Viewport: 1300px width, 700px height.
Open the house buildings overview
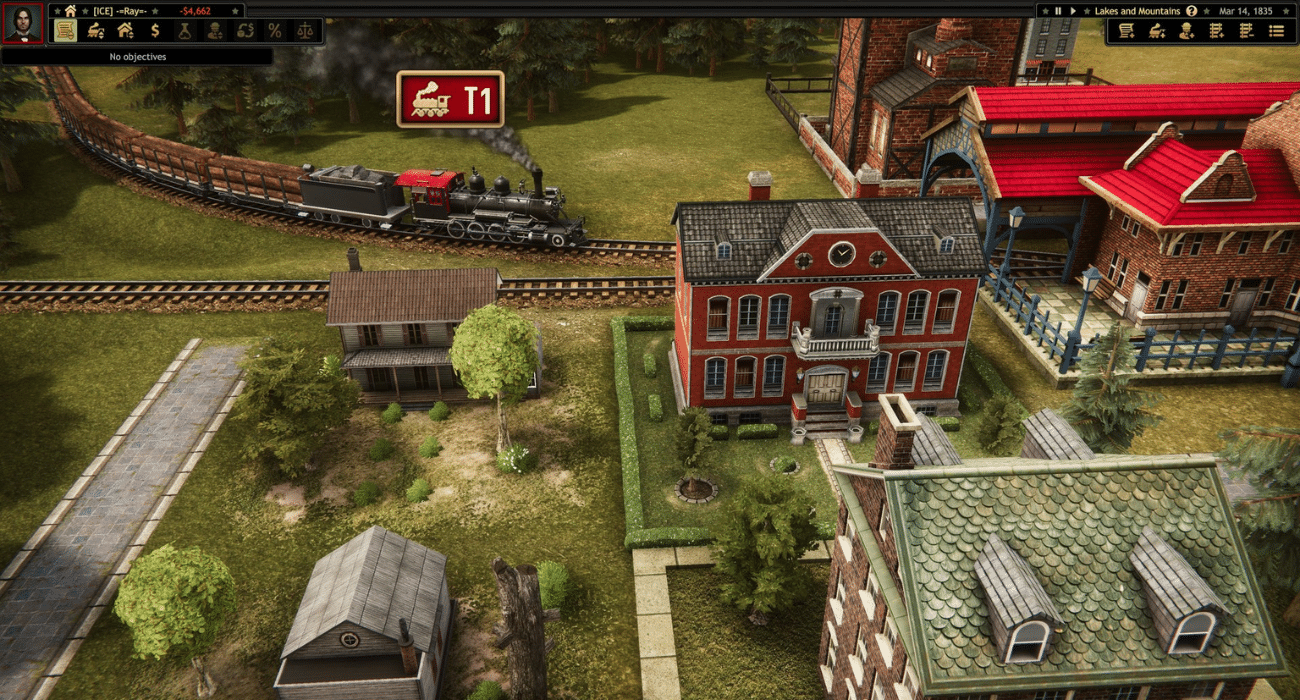(x=125, y=31)
